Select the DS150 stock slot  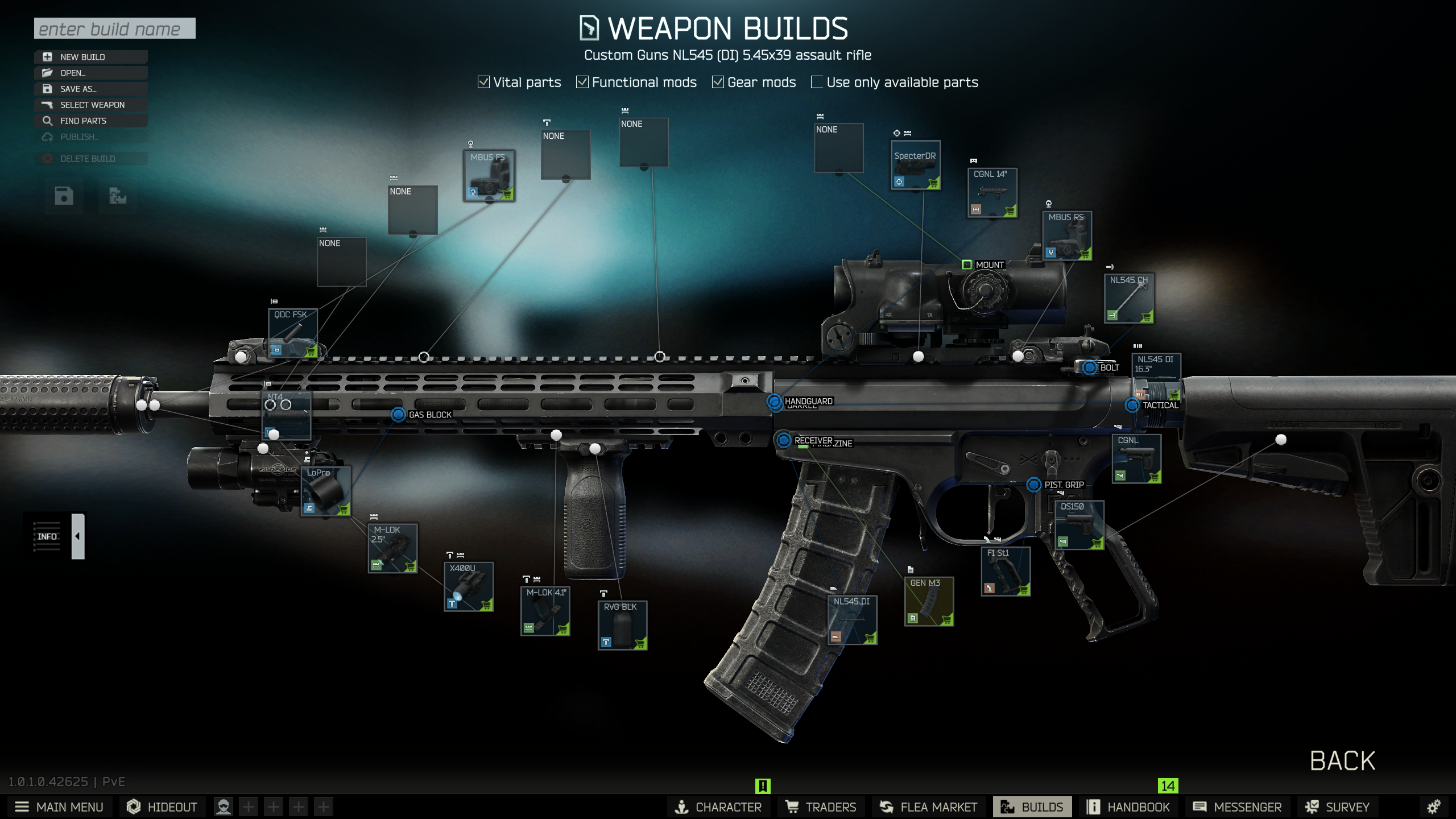coord(1079,524)
